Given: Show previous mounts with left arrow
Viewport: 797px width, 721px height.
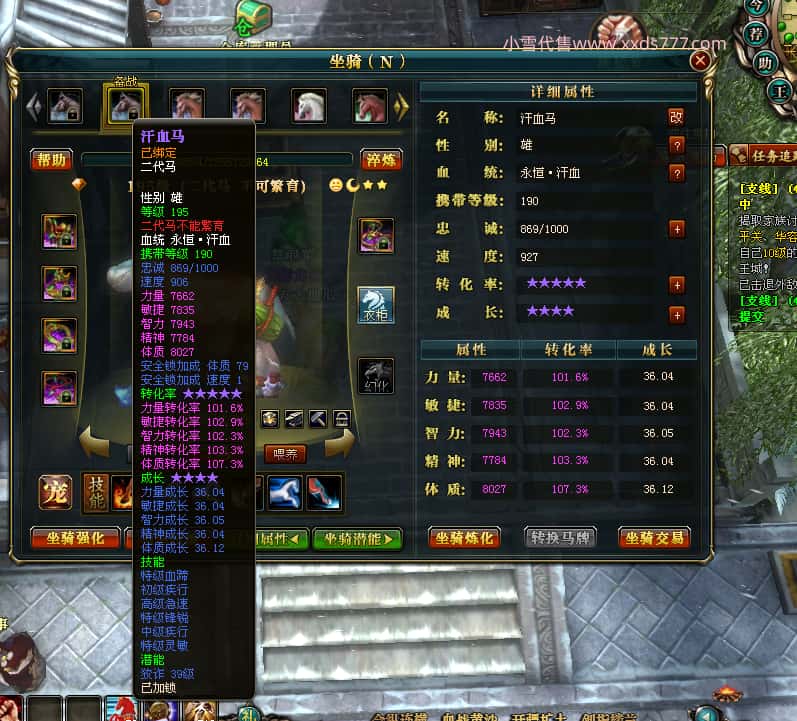Looking at the screenshot, I should click(x=33, y=105).
